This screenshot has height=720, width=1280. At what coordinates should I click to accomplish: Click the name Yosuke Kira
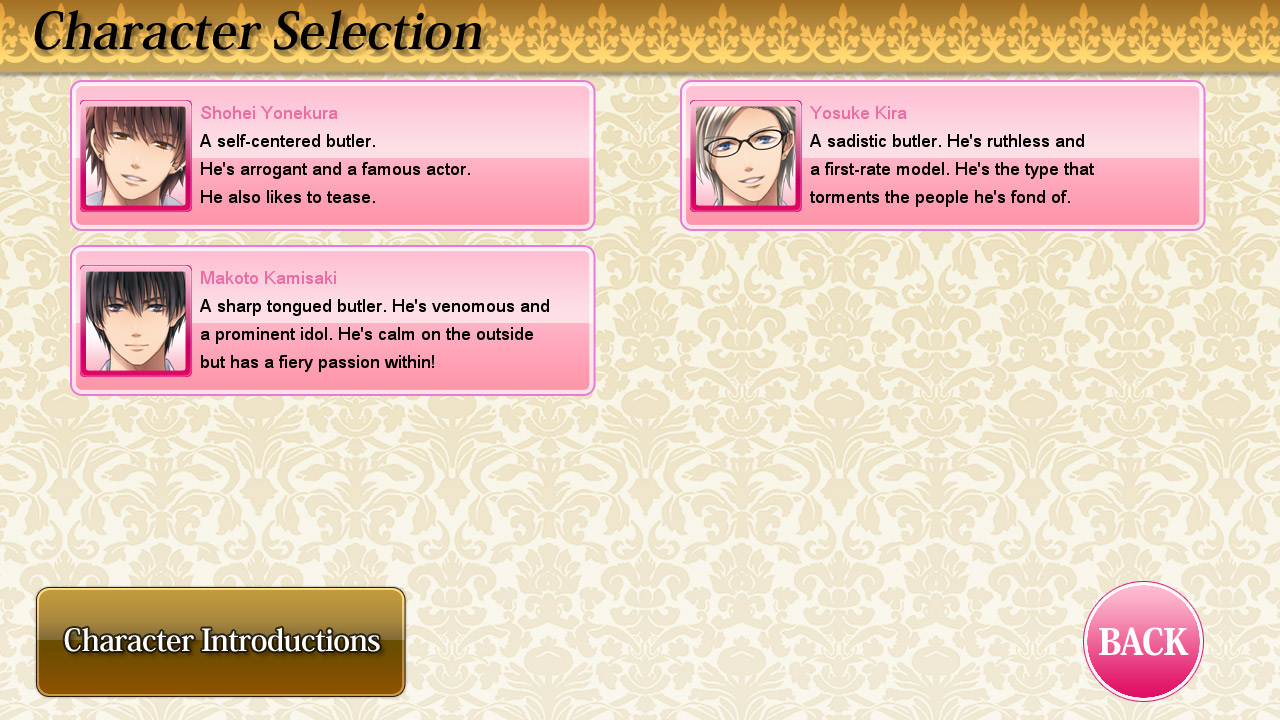click(x=858, y=113)
